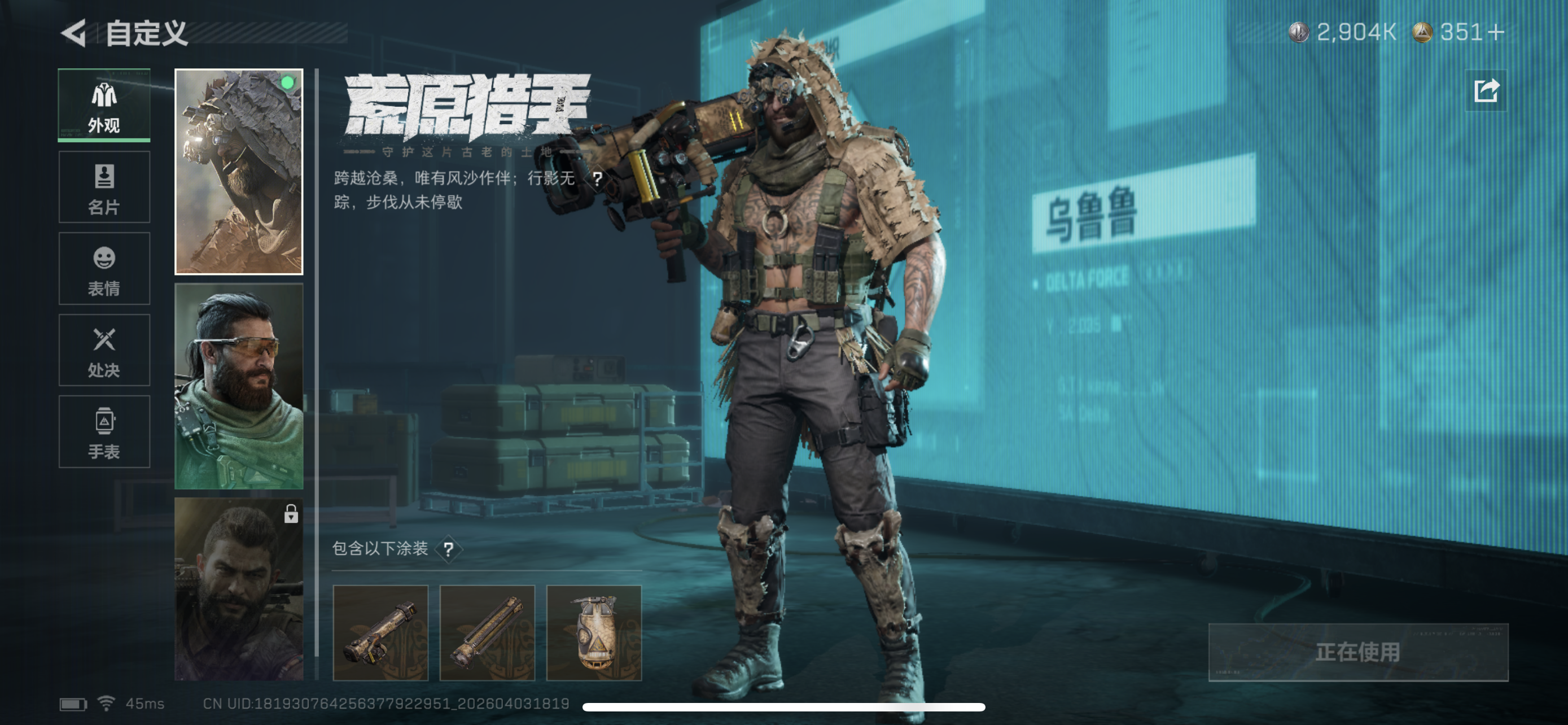Click the 正在使用 in-use button
Image resolution: width=1568 pixels, height=725 pixels.
1357,652
